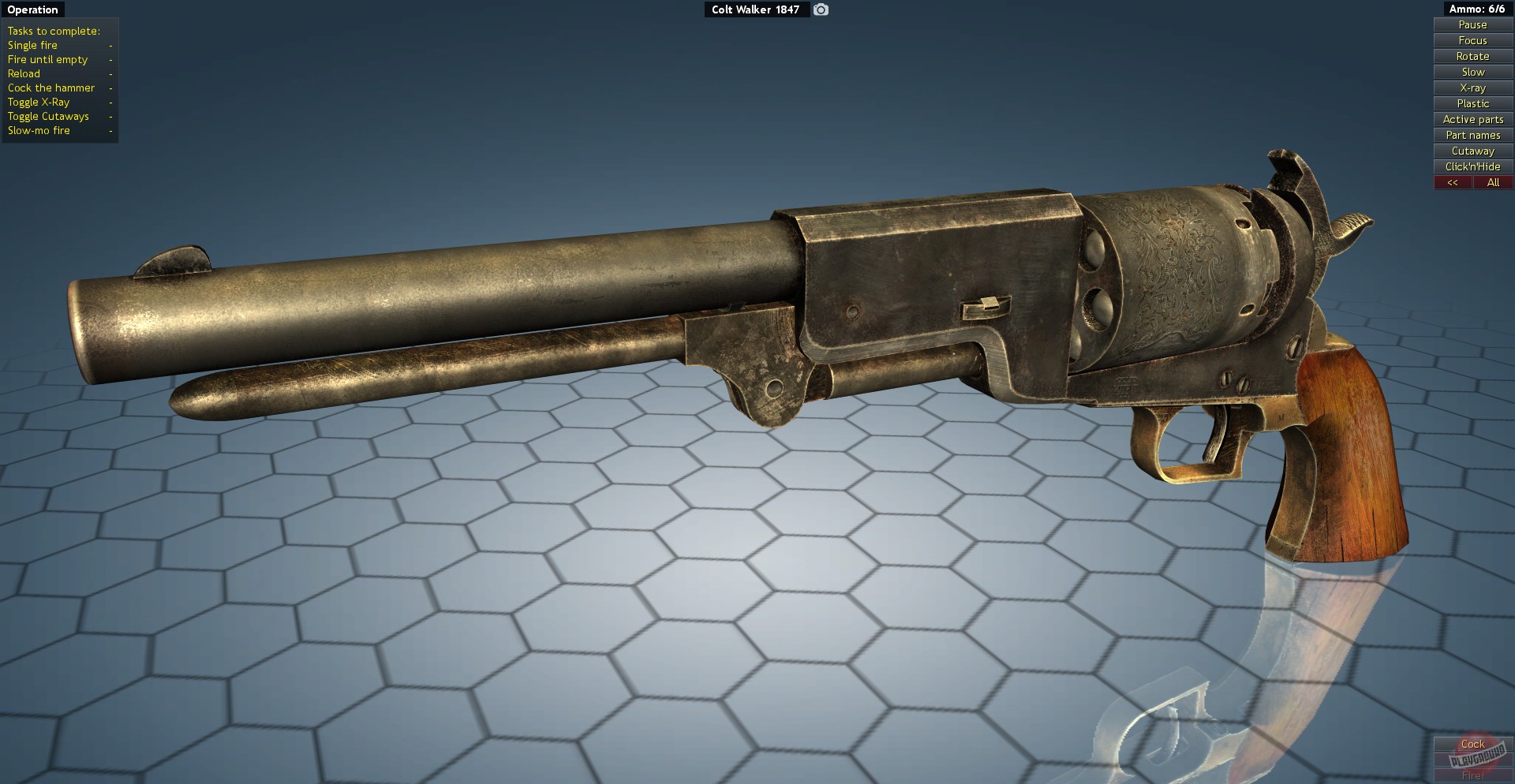Viewport: 1515px width, 784px height.
Task: Choose the Fire until empty task
Action: click(x=47, y=59)
